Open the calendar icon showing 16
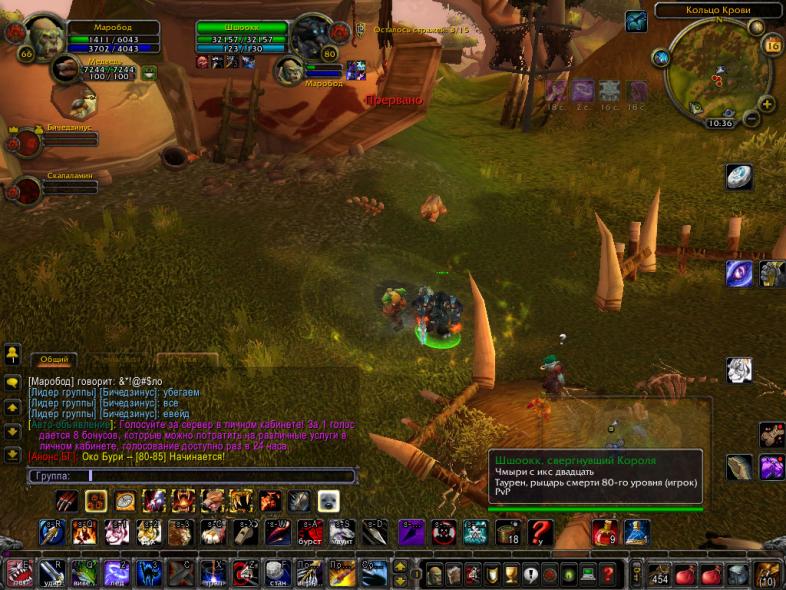The width and height of the screenshot is (786, 590). click(772, 45)
